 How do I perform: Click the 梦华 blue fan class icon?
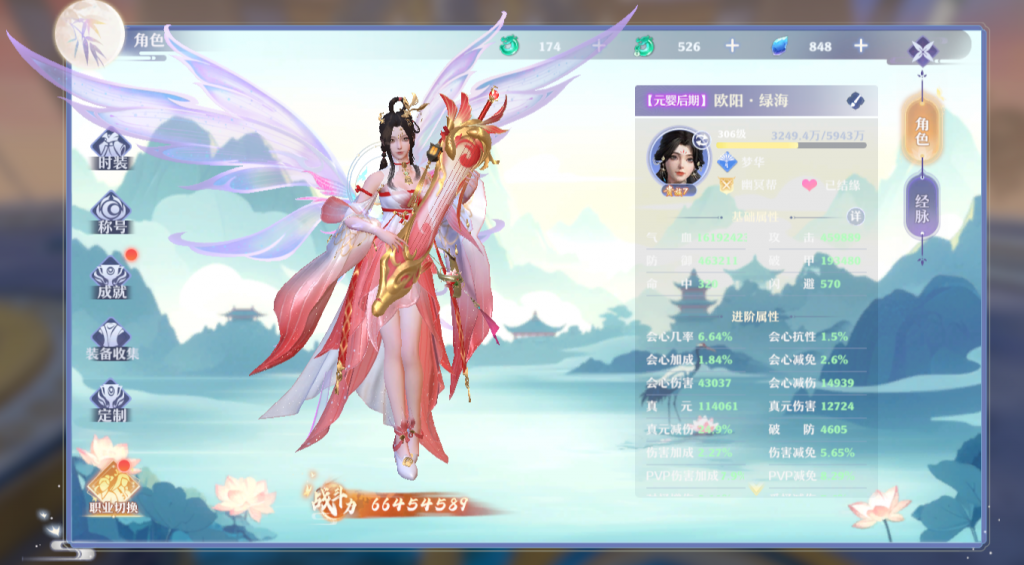click(x=727, y=162)
